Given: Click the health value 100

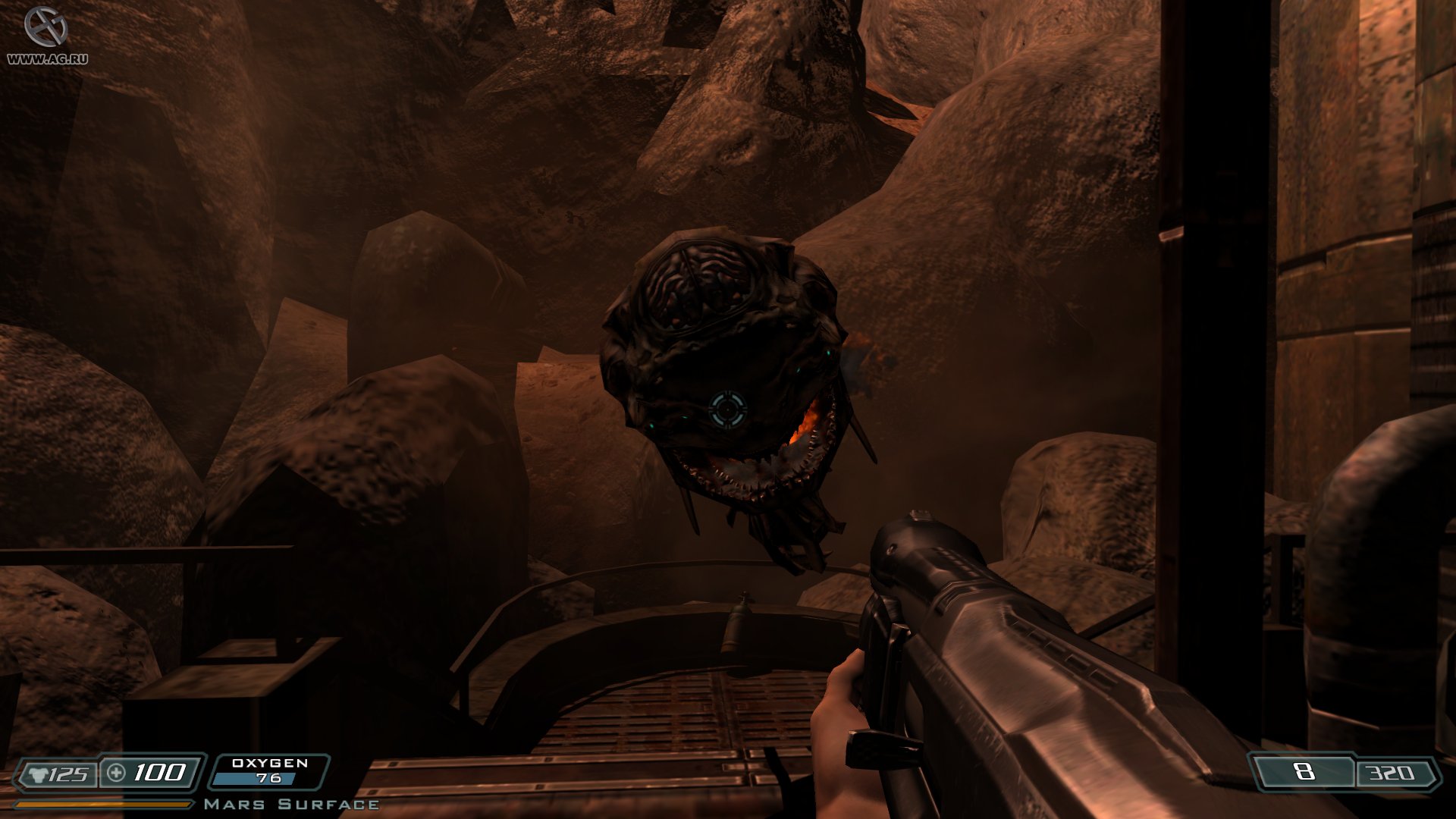Looking at the screenshot, I should 158,774.
